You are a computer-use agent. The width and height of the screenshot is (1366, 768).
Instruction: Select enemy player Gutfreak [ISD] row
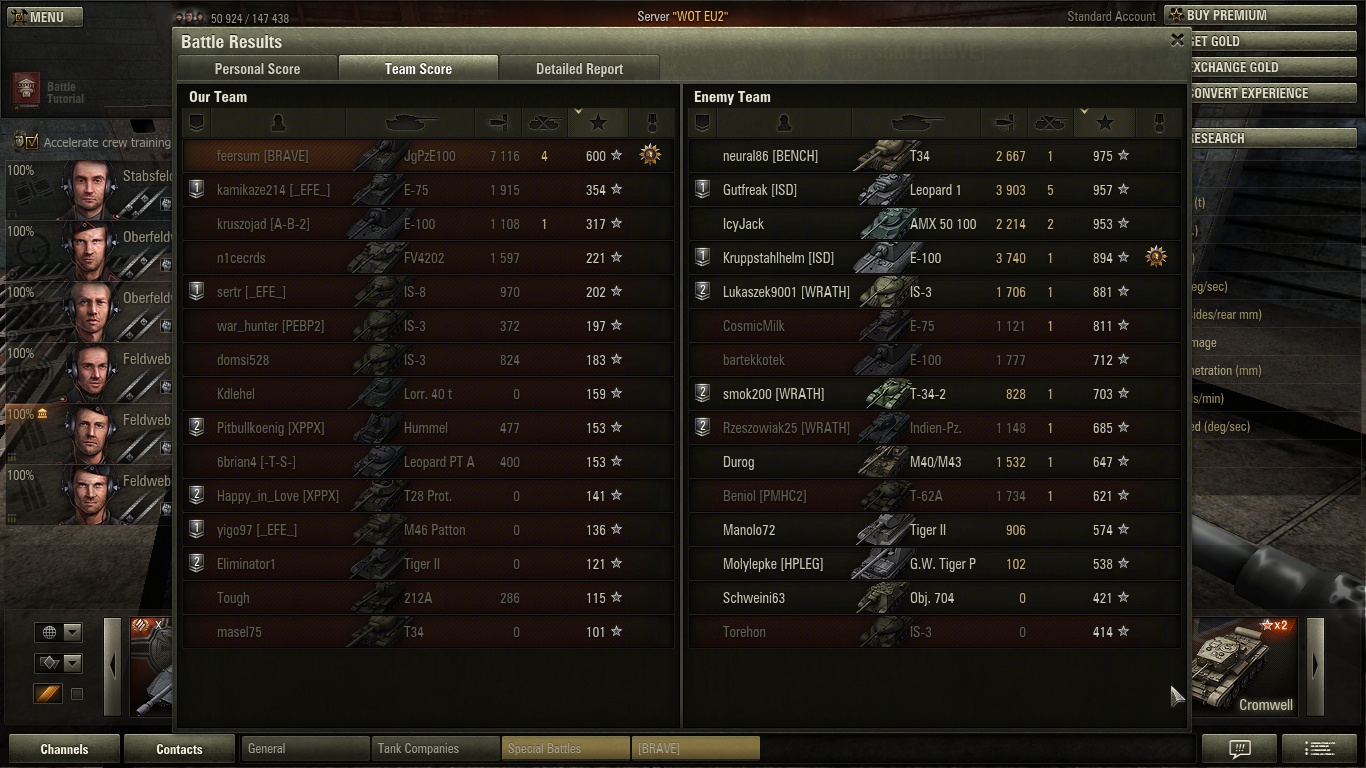pos(934,190)
